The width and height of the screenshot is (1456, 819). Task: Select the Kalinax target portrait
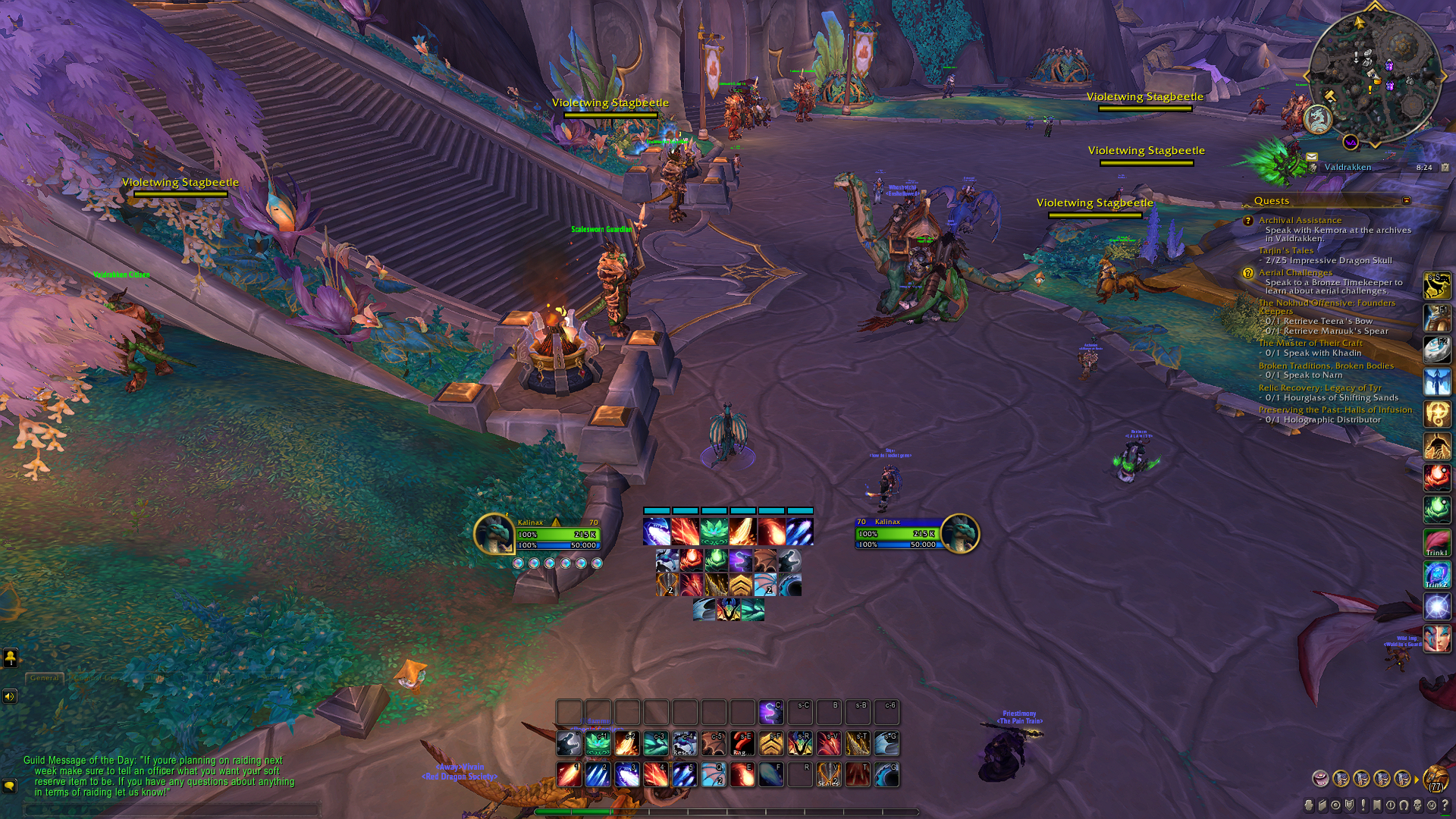click(959, 534)
